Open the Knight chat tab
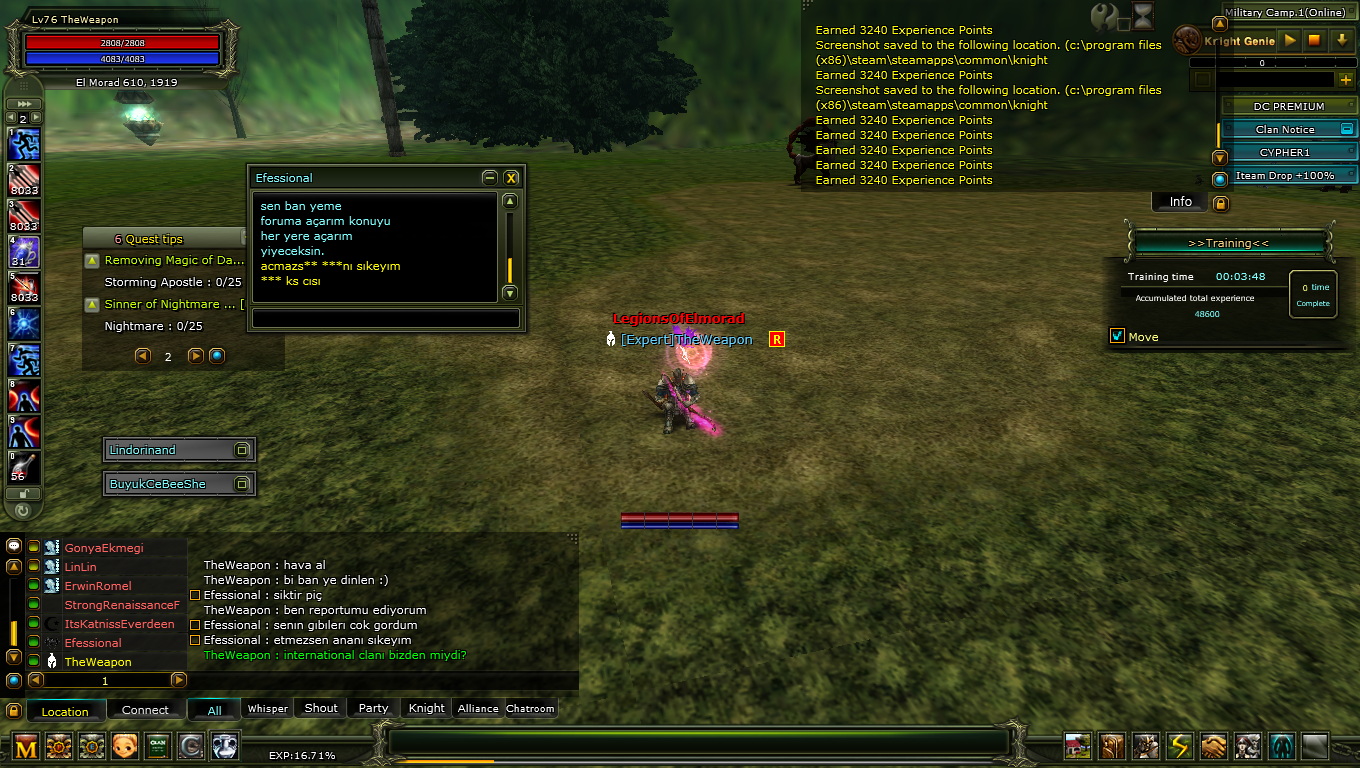The height and width of the screenshot is (768, 1360). coord(426,708)
